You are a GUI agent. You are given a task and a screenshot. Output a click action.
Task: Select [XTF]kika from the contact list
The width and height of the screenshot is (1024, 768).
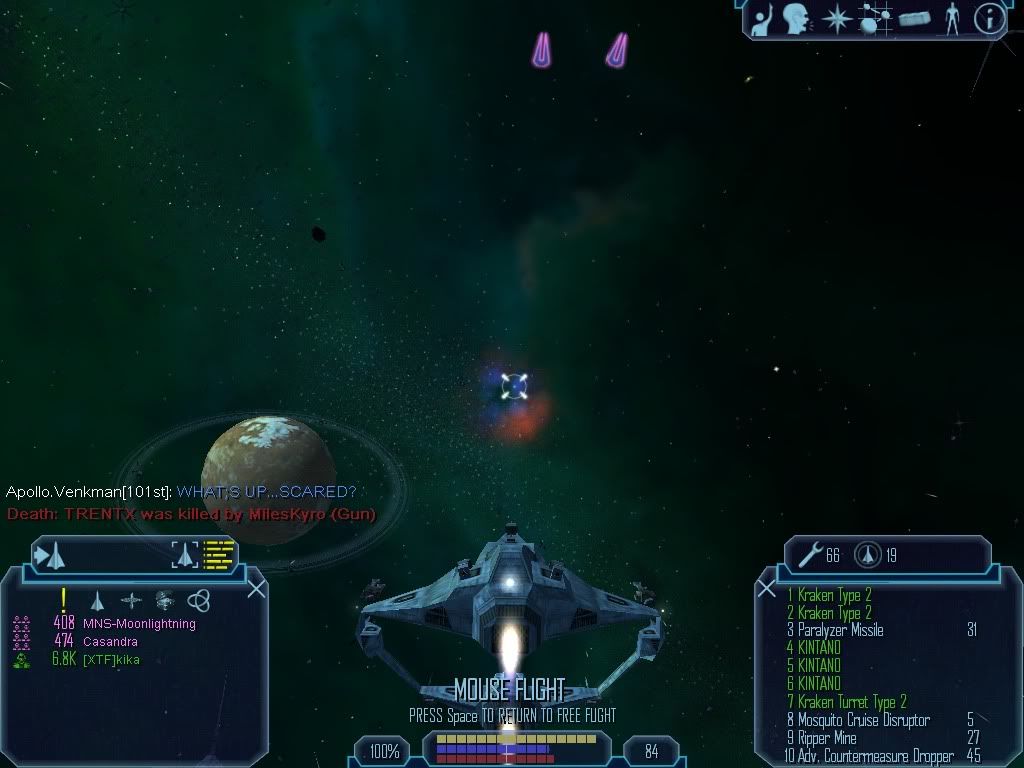[x=111, y=659]
